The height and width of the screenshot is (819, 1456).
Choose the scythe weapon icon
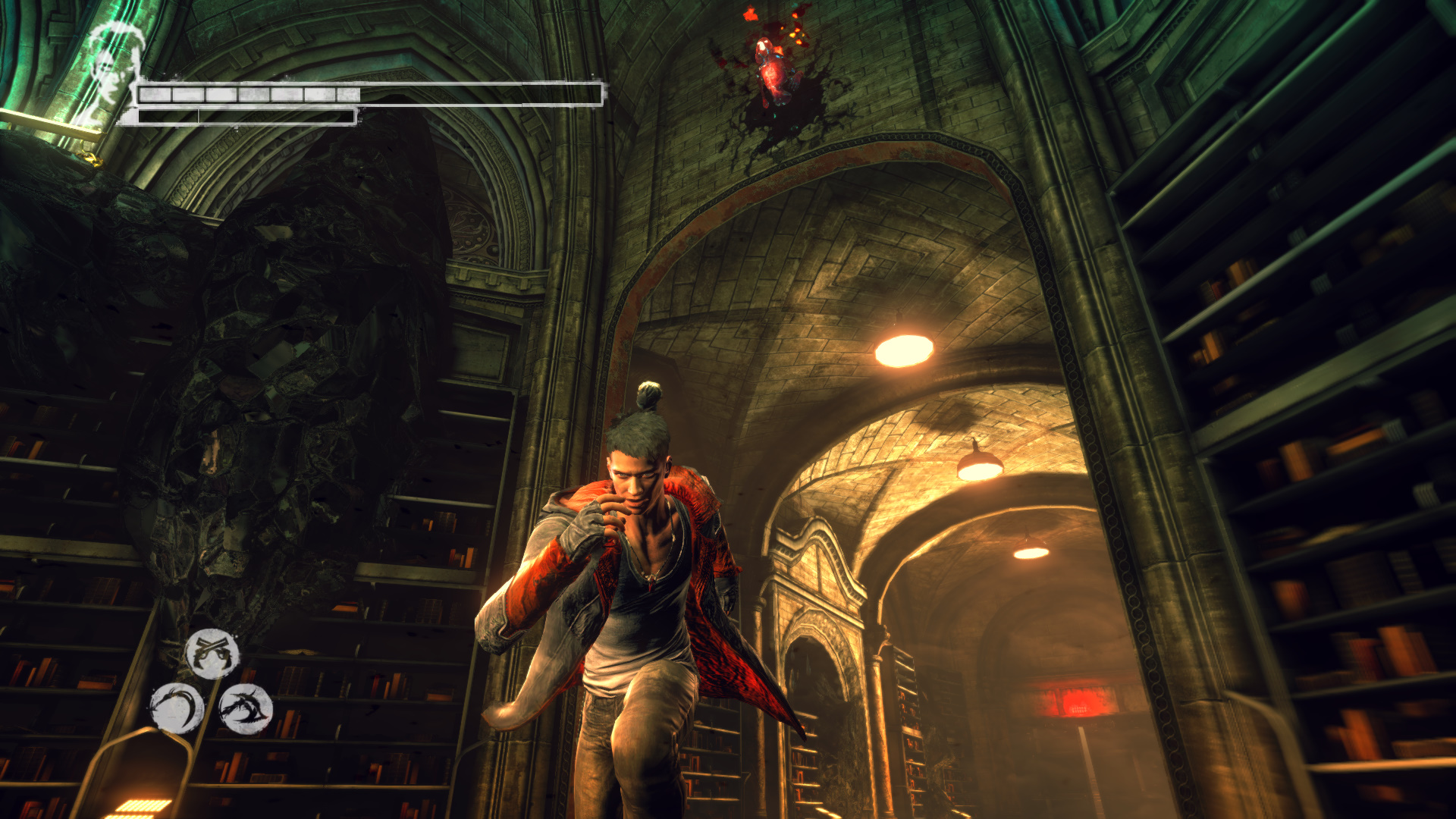(x=177, y=708)
